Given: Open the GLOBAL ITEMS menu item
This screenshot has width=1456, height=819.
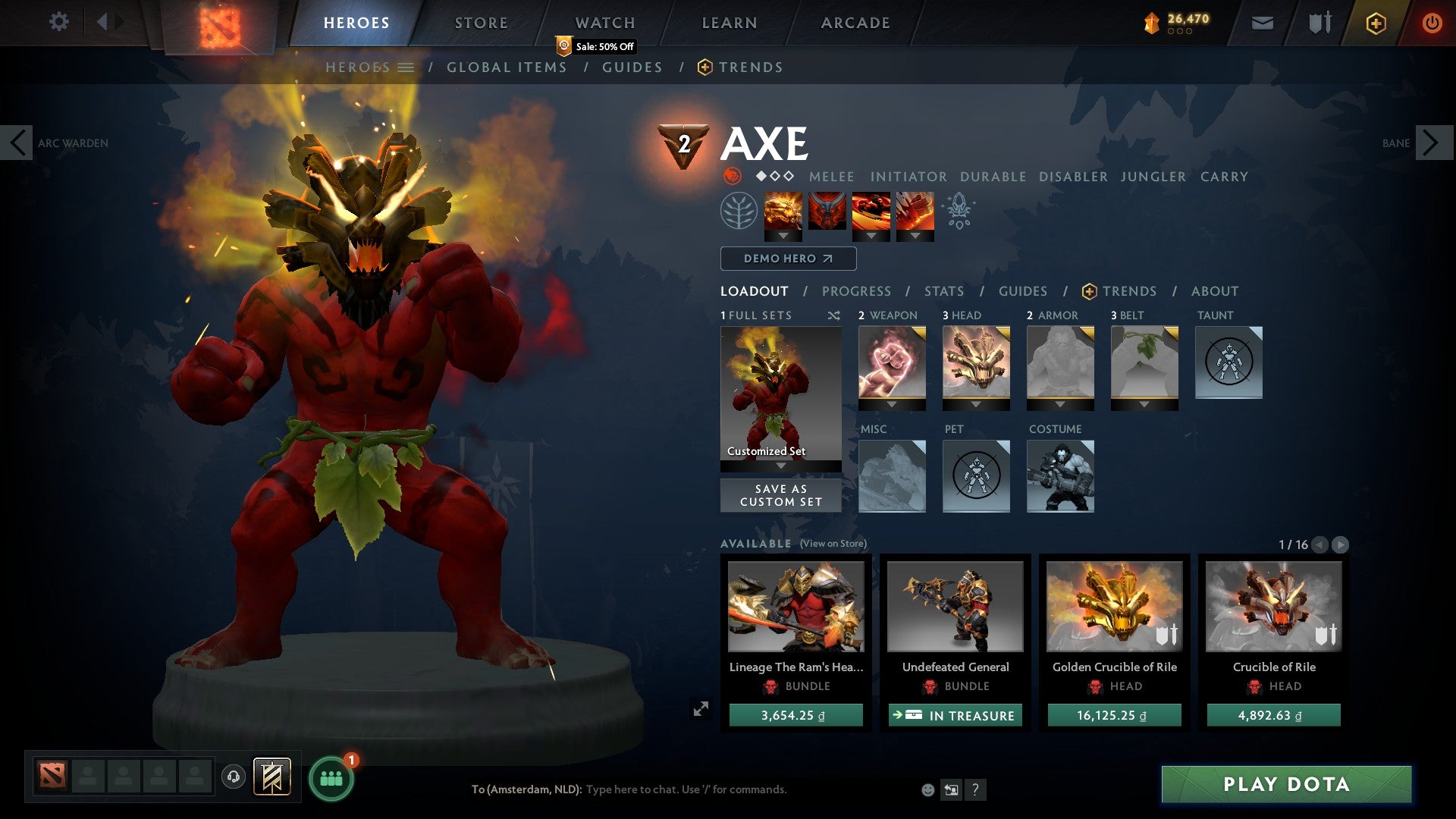Looking at the screenshot, I should (507, 67).
